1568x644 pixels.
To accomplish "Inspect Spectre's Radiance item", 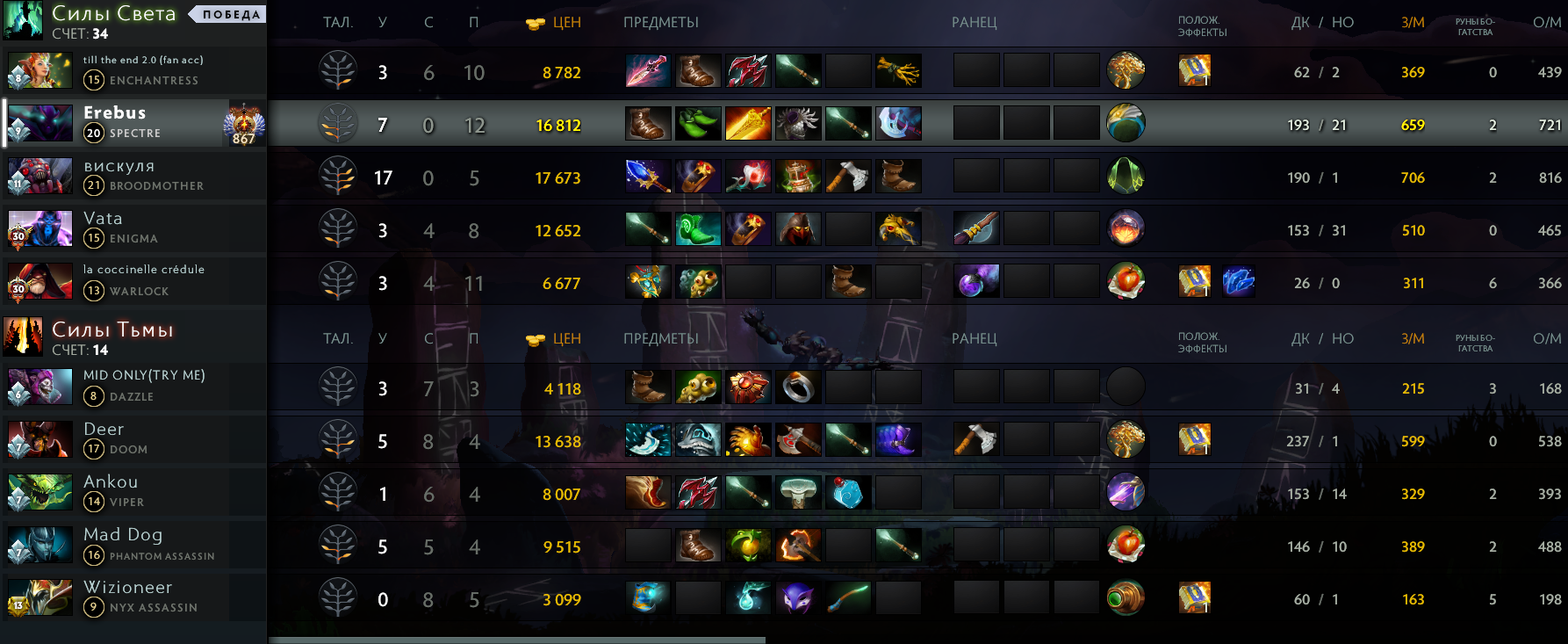I will pos(748,124).
